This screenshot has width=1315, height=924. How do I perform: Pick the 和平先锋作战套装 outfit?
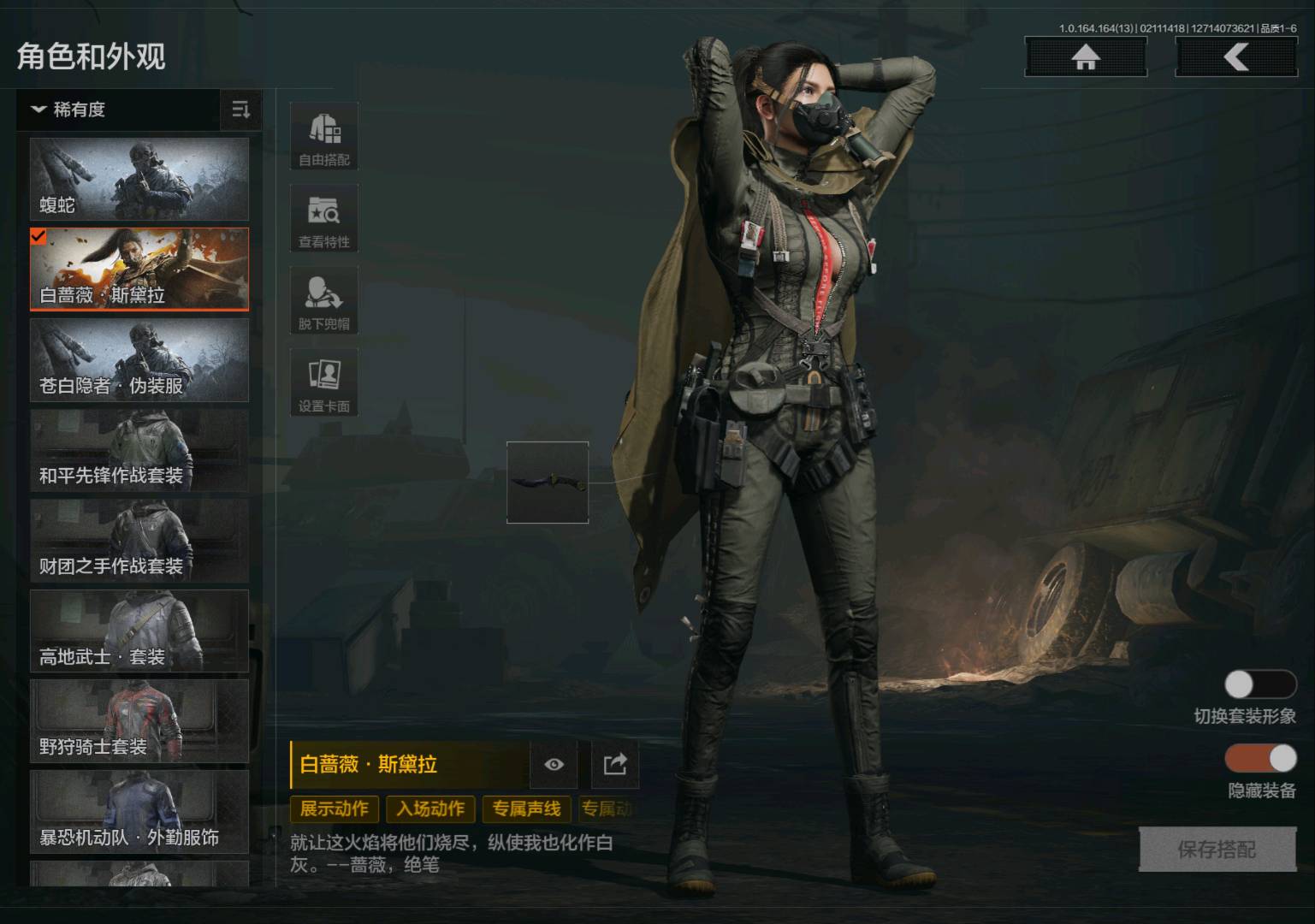click(x=139, y=451)
